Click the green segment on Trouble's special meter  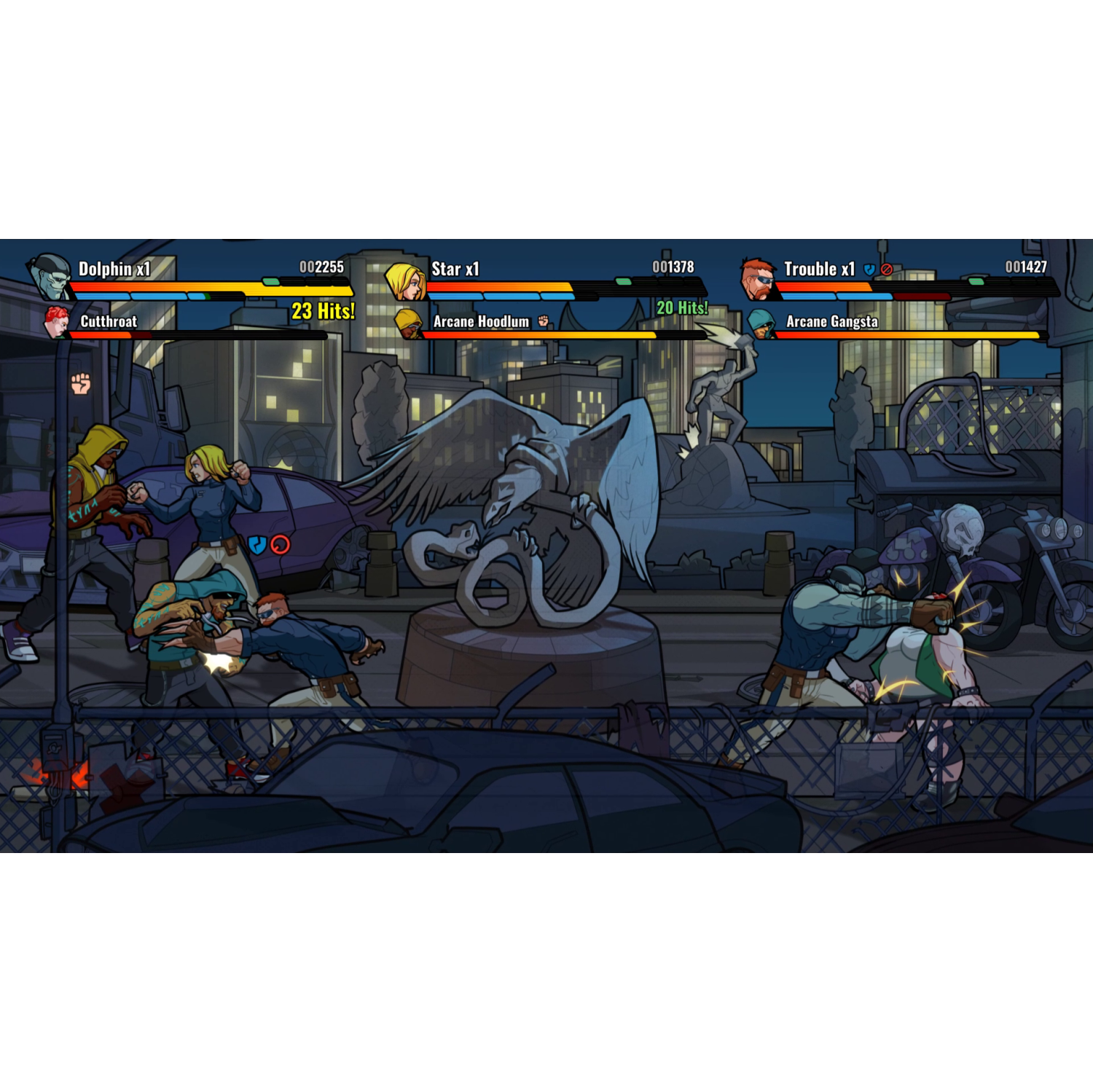click(976, 282)
